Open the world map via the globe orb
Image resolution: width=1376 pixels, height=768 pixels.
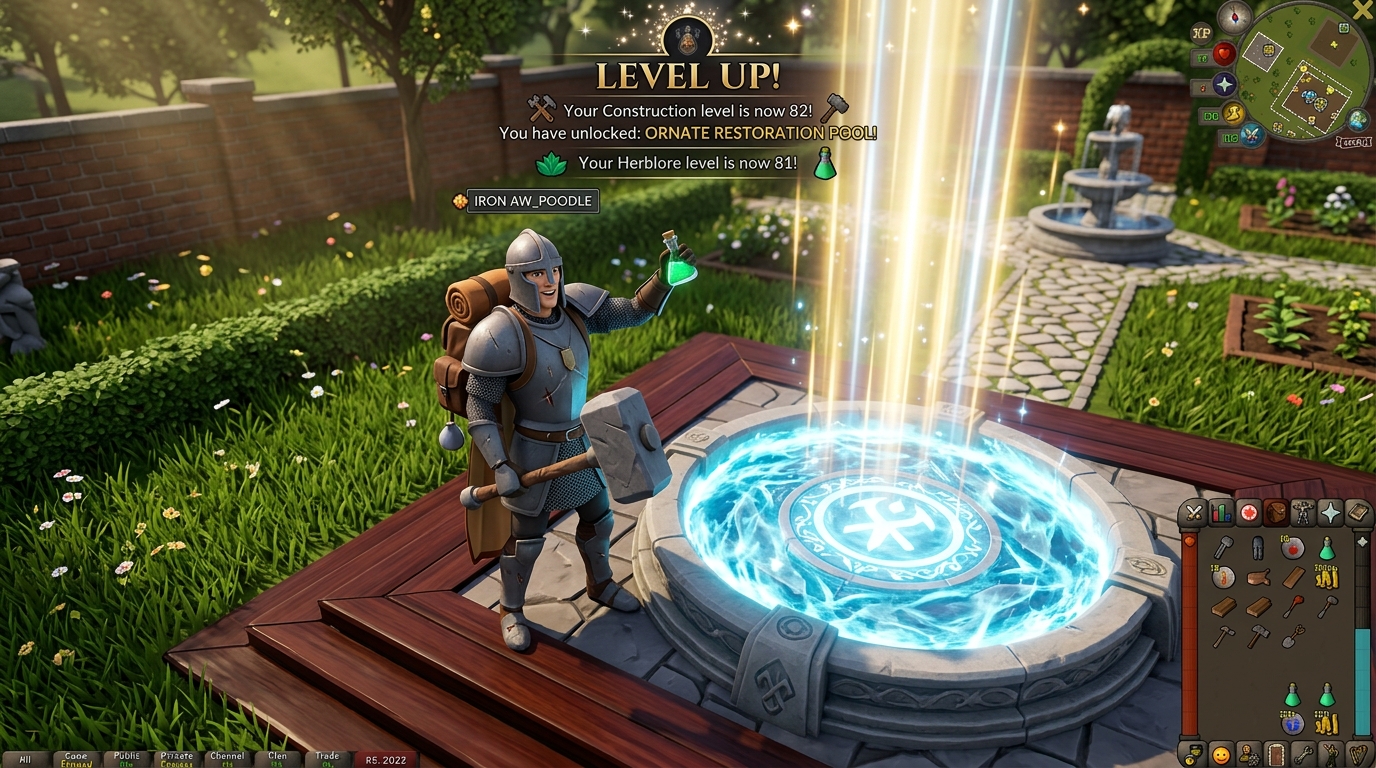pyautogui.click(x=1355, y=118)
